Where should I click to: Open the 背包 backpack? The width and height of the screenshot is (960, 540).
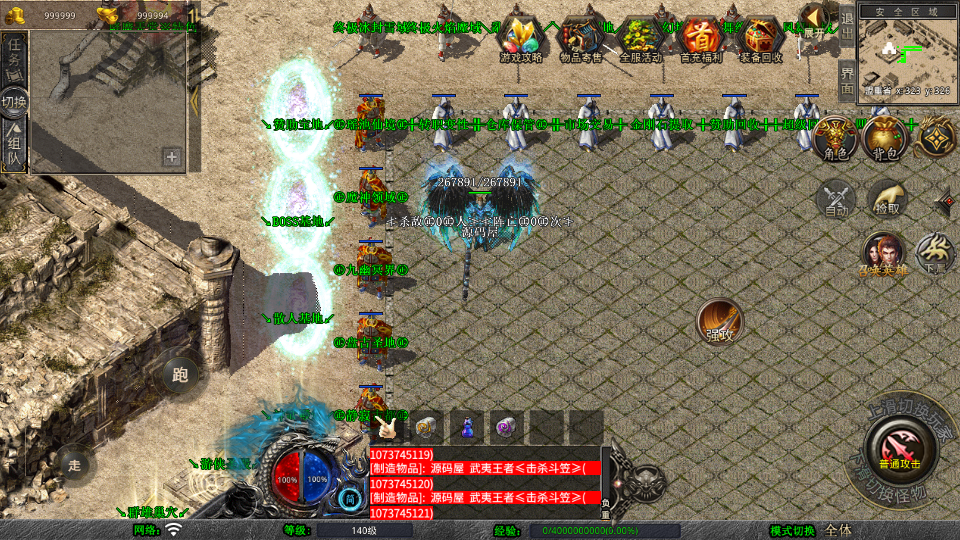click(884, 139)
